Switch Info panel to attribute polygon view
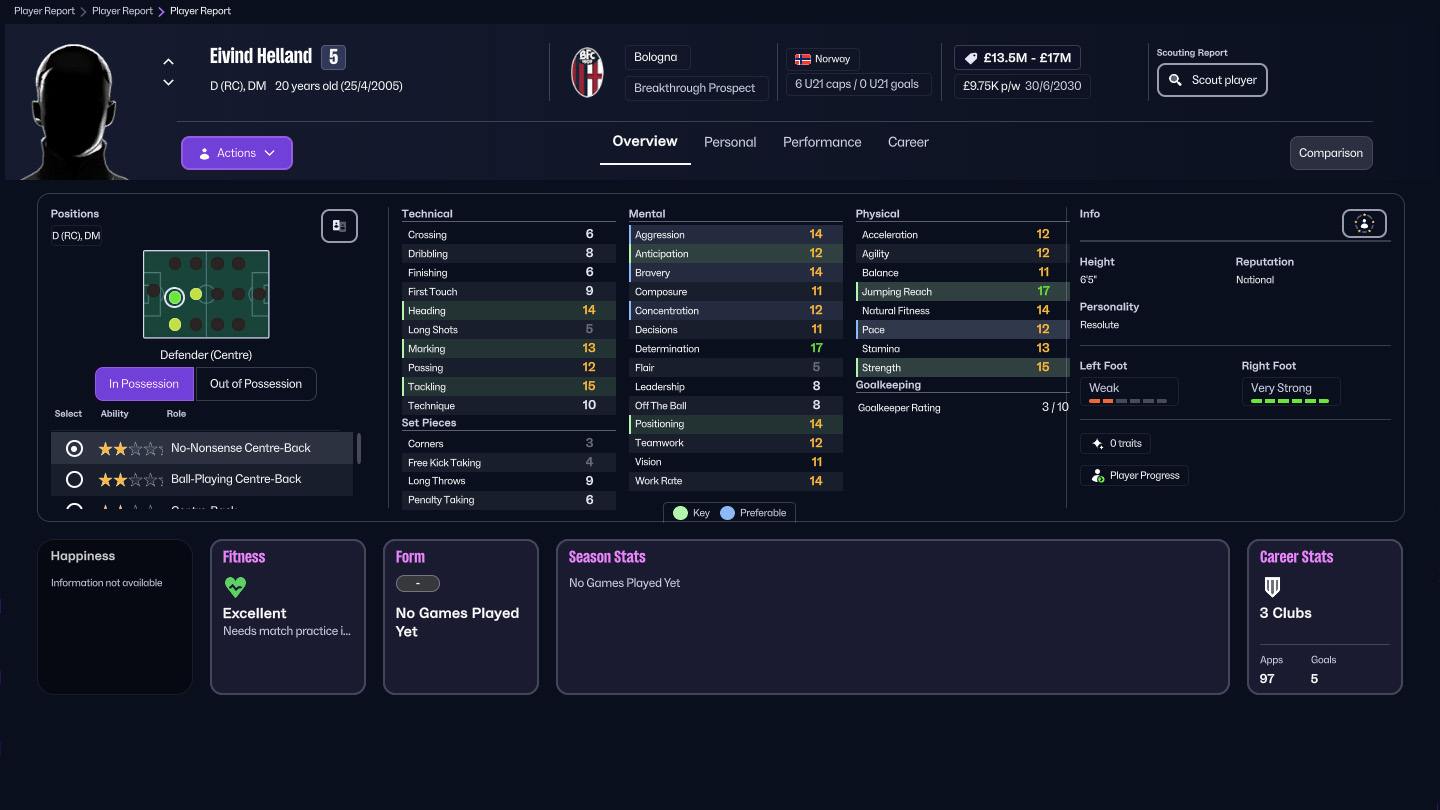1440x810 pixels. [1364, 223]
